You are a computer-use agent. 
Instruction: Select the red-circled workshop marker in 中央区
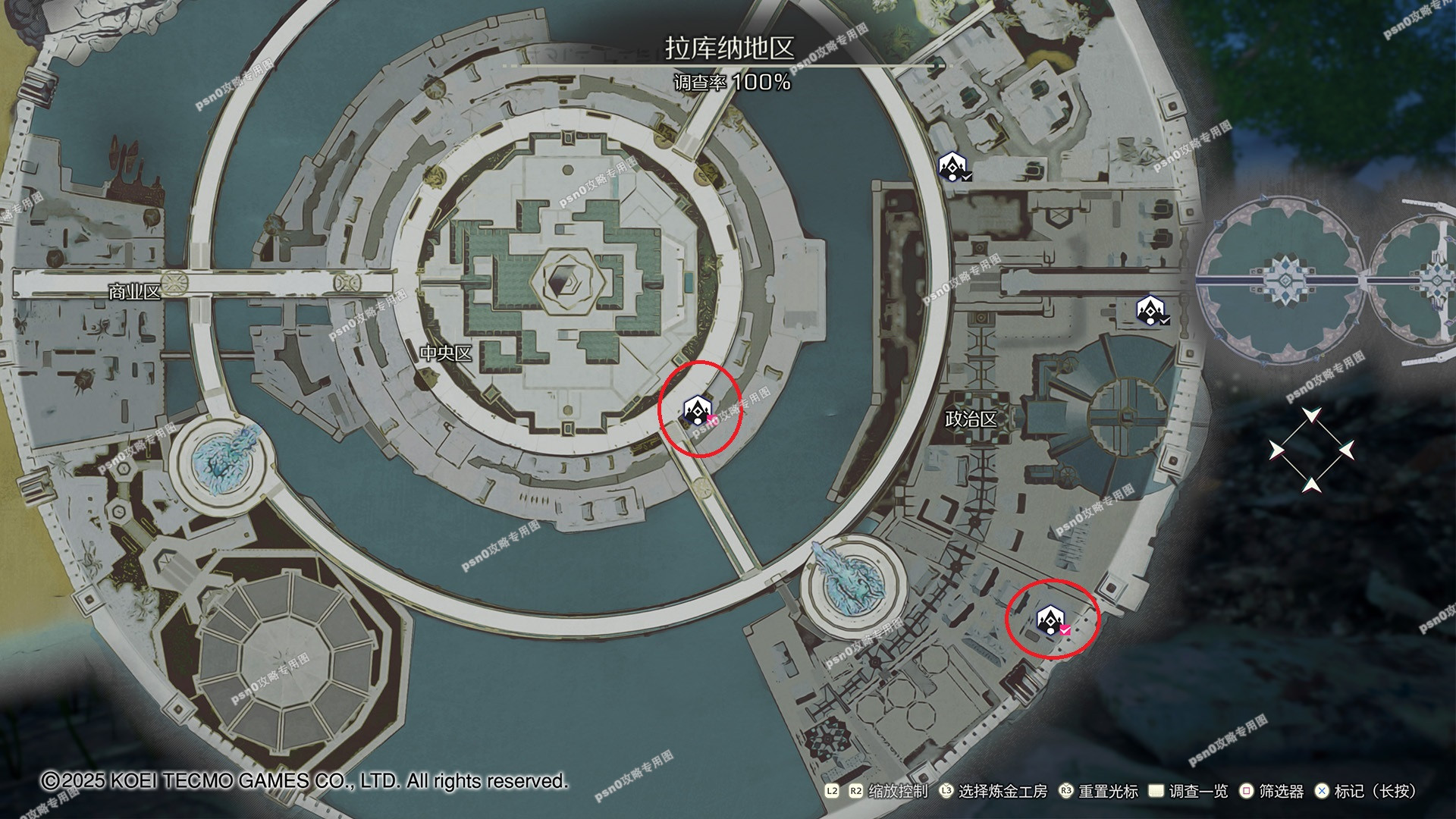point(698,410)
